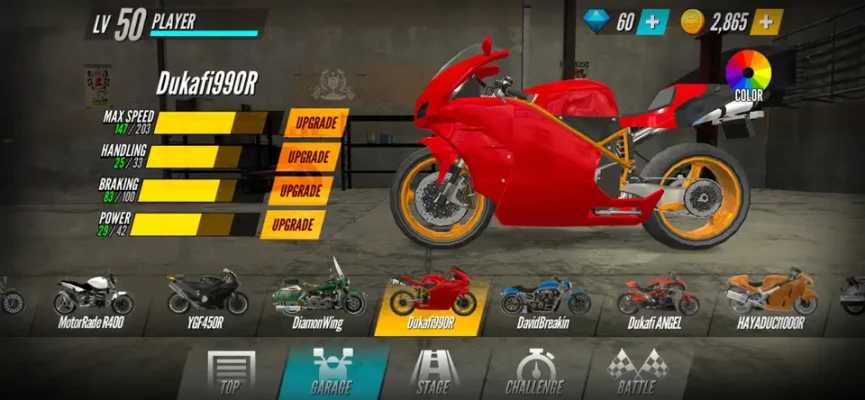Open the Stage tab
865x400 pixels.
(x=432, y=373)
